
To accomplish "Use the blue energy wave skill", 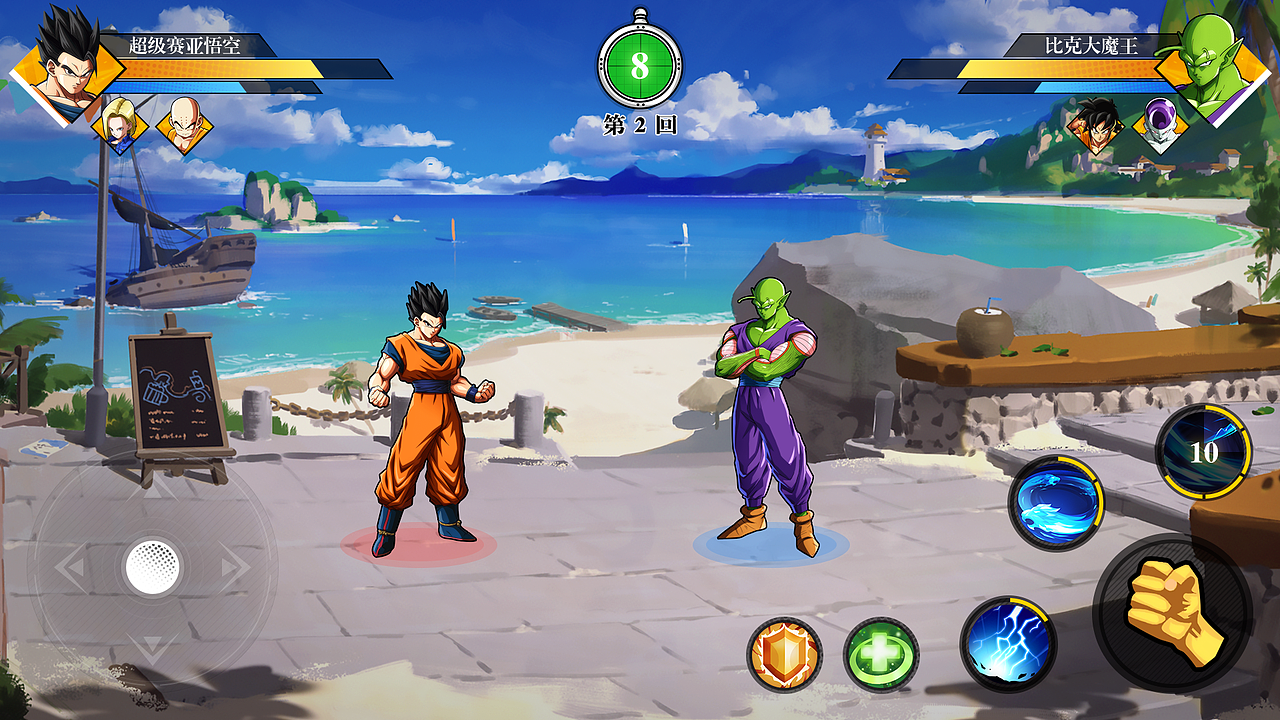I will tap(1054, 503).
